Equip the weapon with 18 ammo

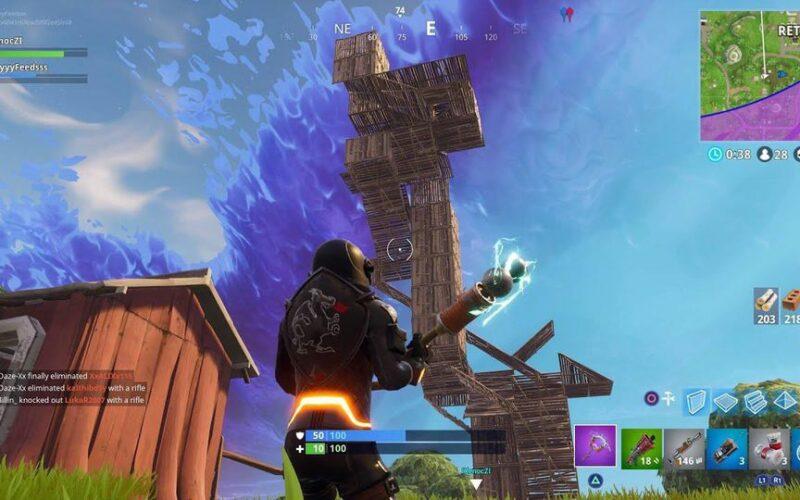pos(641,448)
